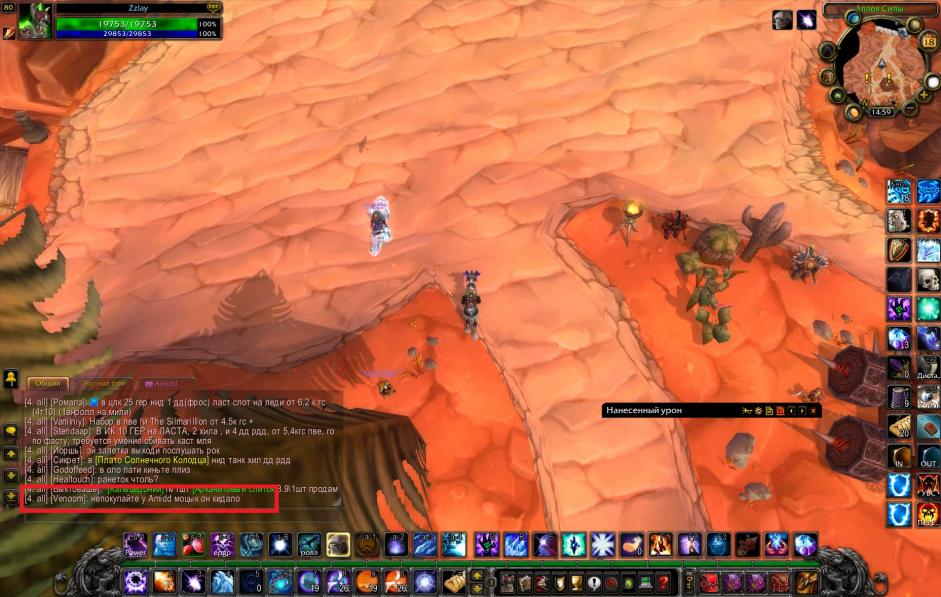The image size is (941, 597).
Task: Open the calendar button showing 18
Action: tap(931, 43)
